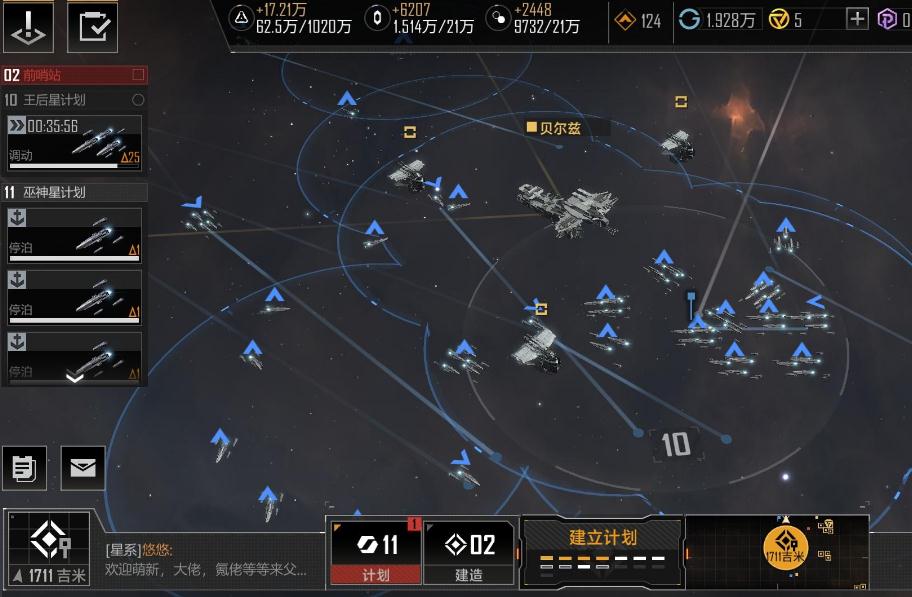This screenshot has width=912, height=597.
Task: Click the down-arrow landing icon button
Action: click(29, 27)
